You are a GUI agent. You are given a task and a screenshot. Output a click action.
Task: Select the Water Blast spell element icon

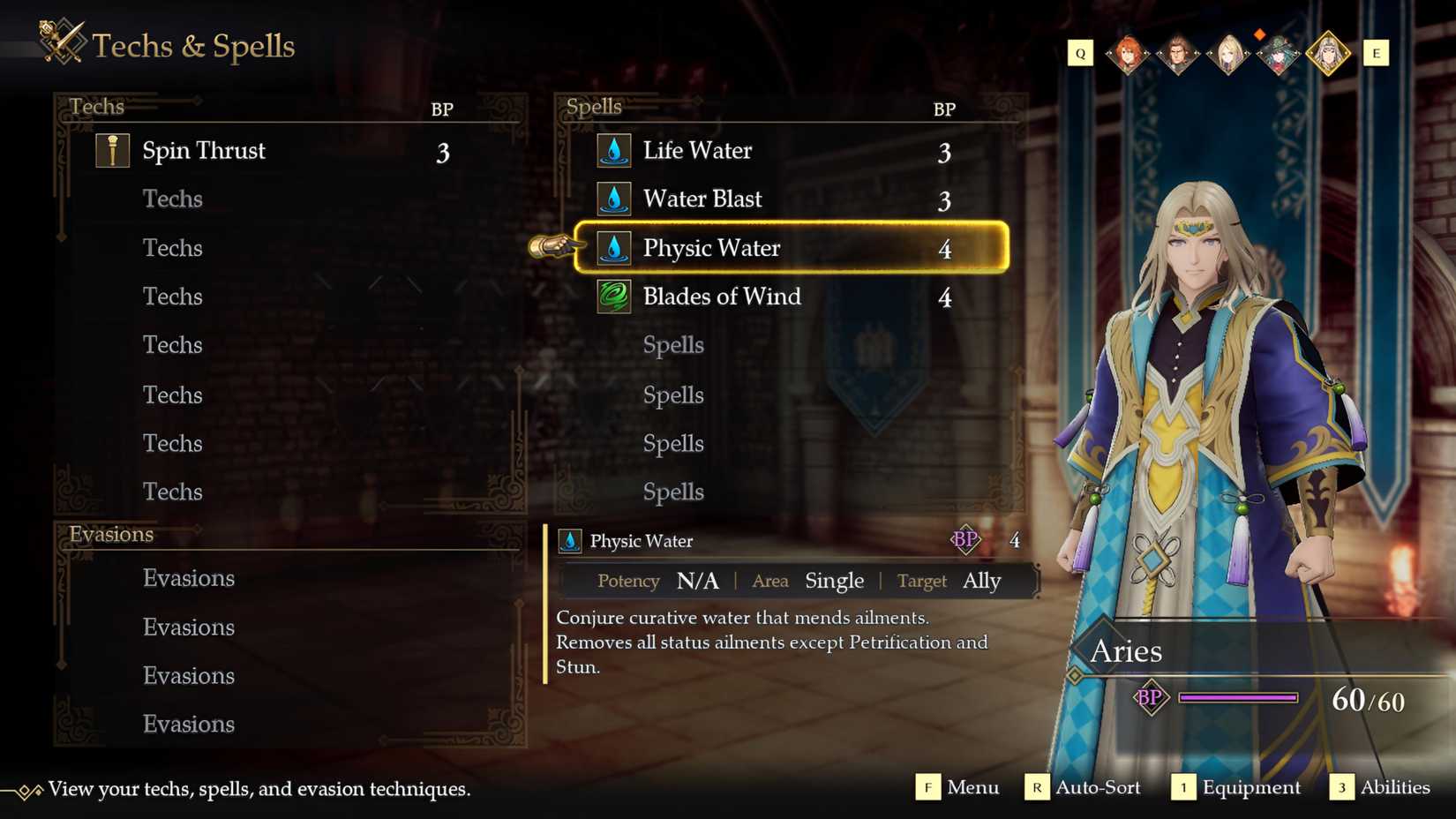click(x=612, y=199)
